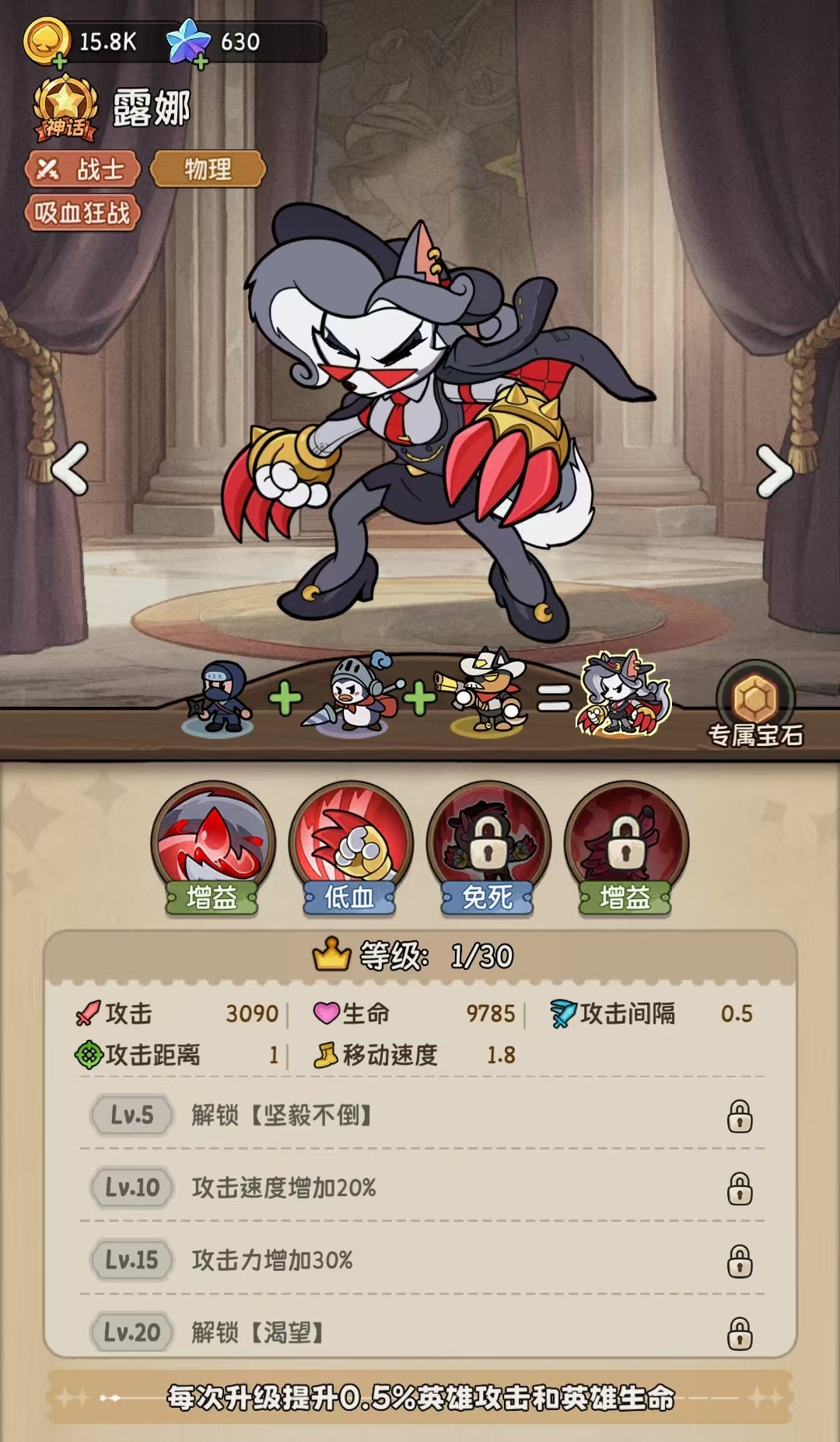Select the Lv.10 attack speed row
Viewport: 840px width, 1442px height.
click(x=422, y=1188)
